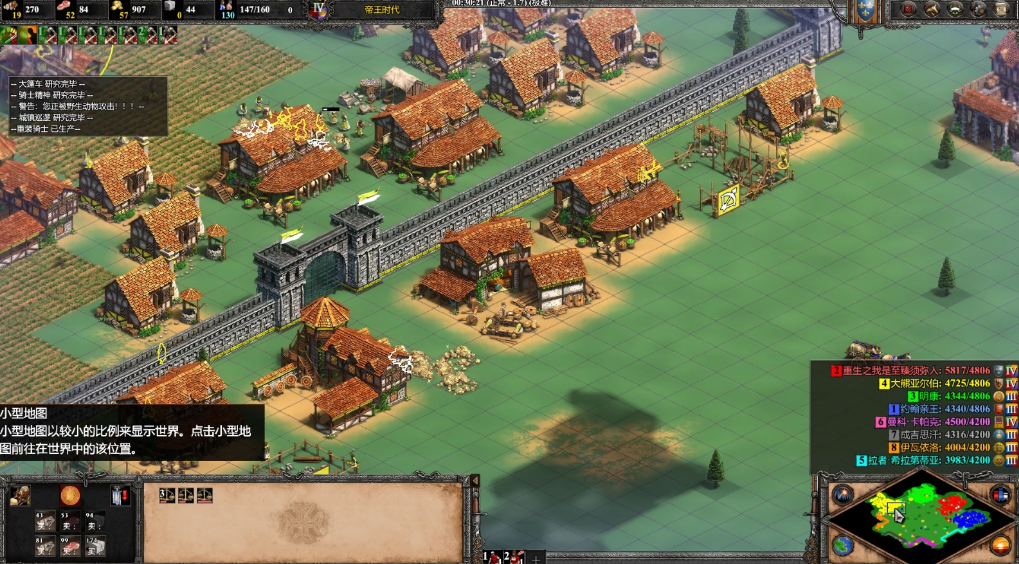Click the population counter showing 147/160
The image size is (1019, 564).
pyautogui.click(x=254, y=10)
